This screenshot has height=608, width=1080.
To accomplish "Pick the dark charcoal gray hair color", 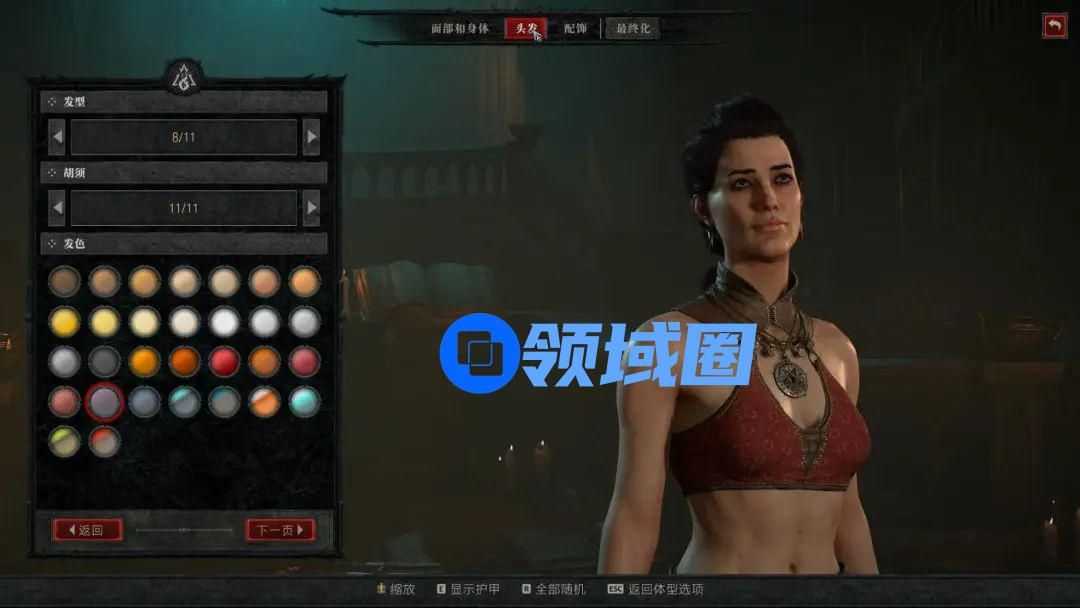I will pos(104,361).
